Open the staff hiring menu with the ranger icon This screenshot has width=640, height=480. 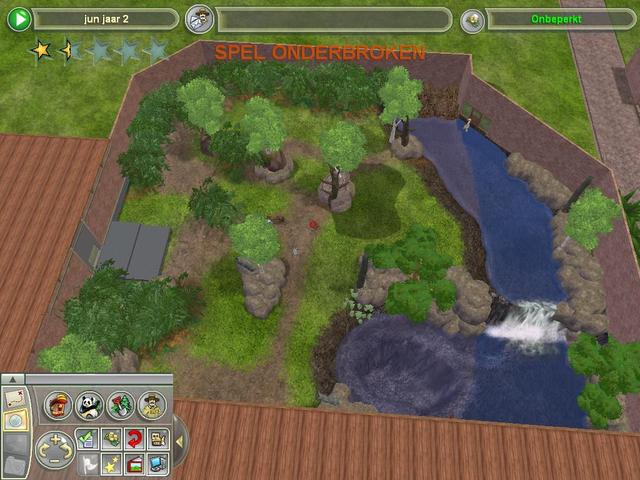151,404
